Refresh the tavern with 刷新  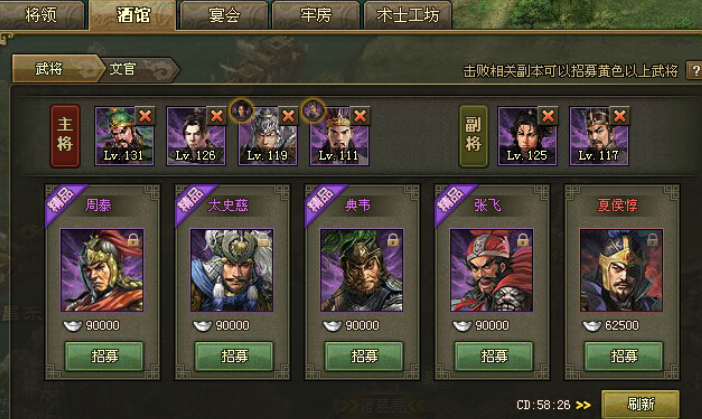[640, 404]
